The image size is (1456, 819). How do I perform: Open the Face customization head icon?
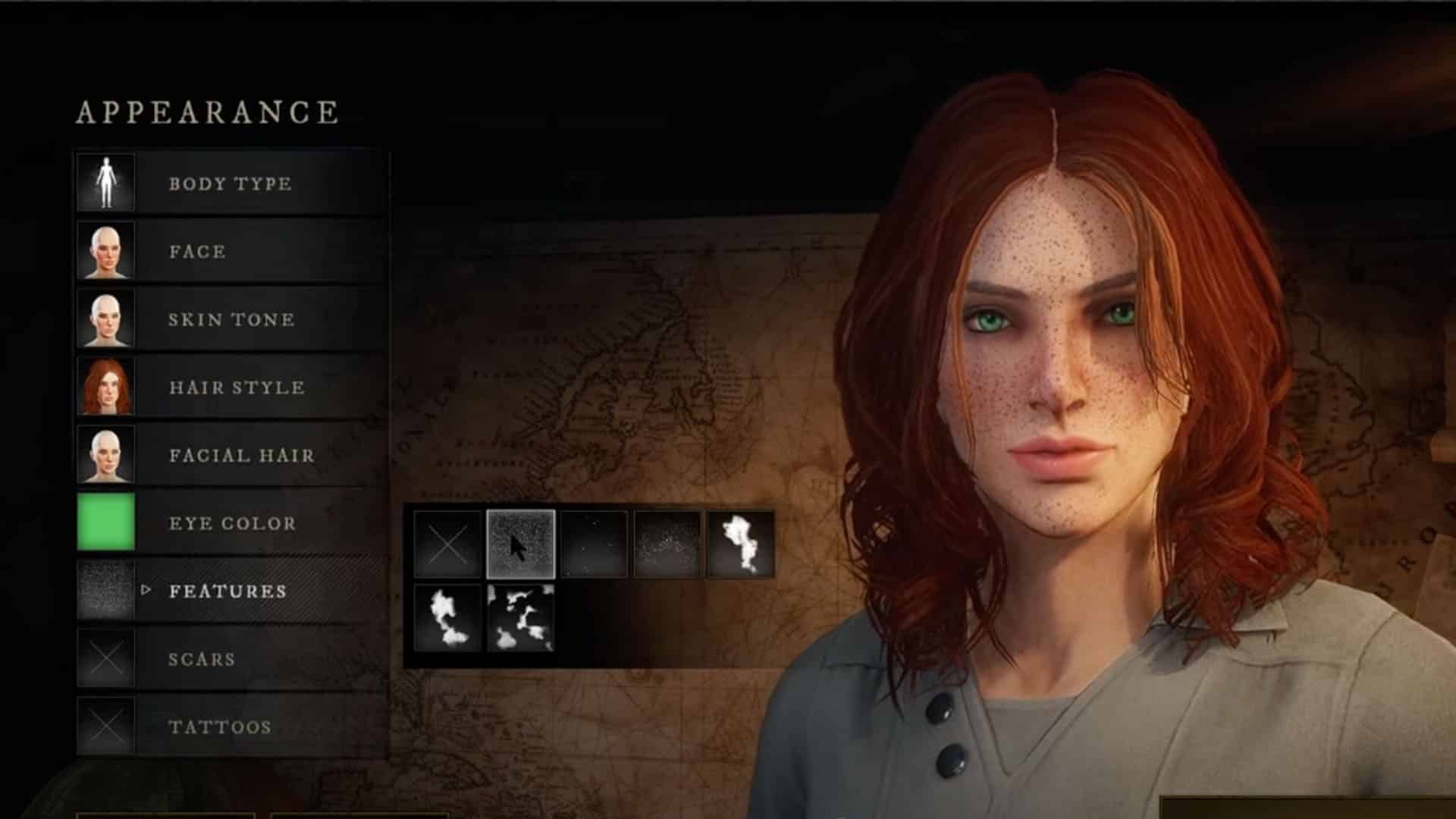point(106,250)
